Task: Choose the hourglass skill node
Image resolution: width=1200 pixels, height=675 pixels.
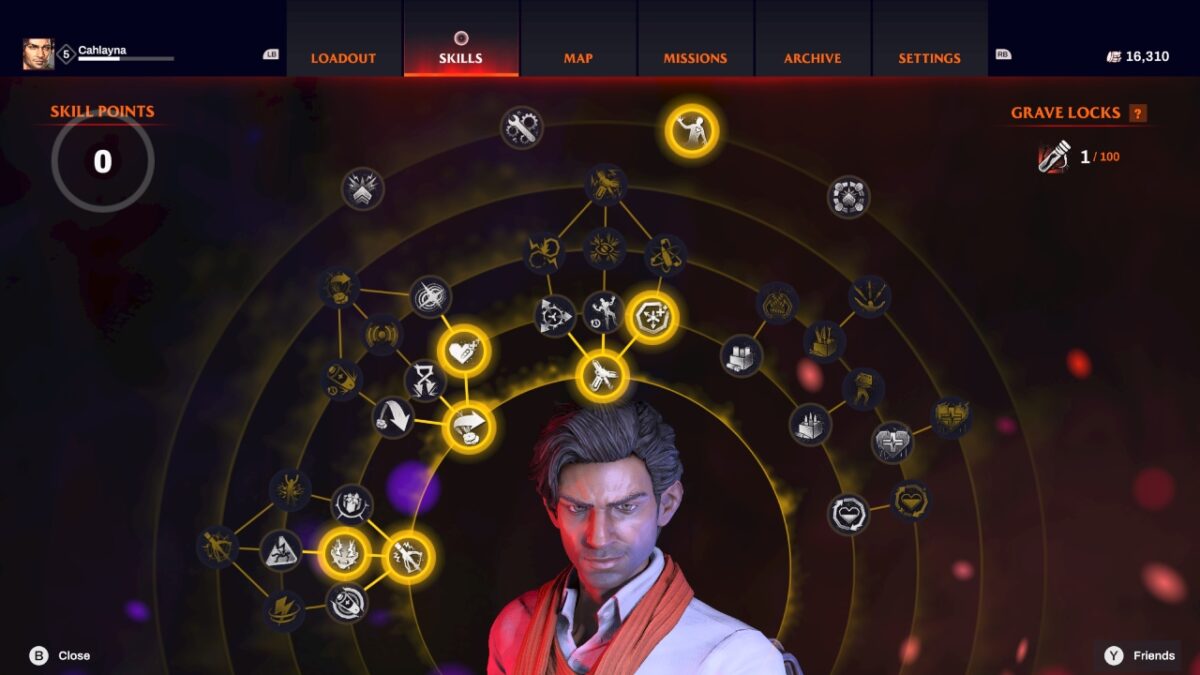Action: coord(424,381)
